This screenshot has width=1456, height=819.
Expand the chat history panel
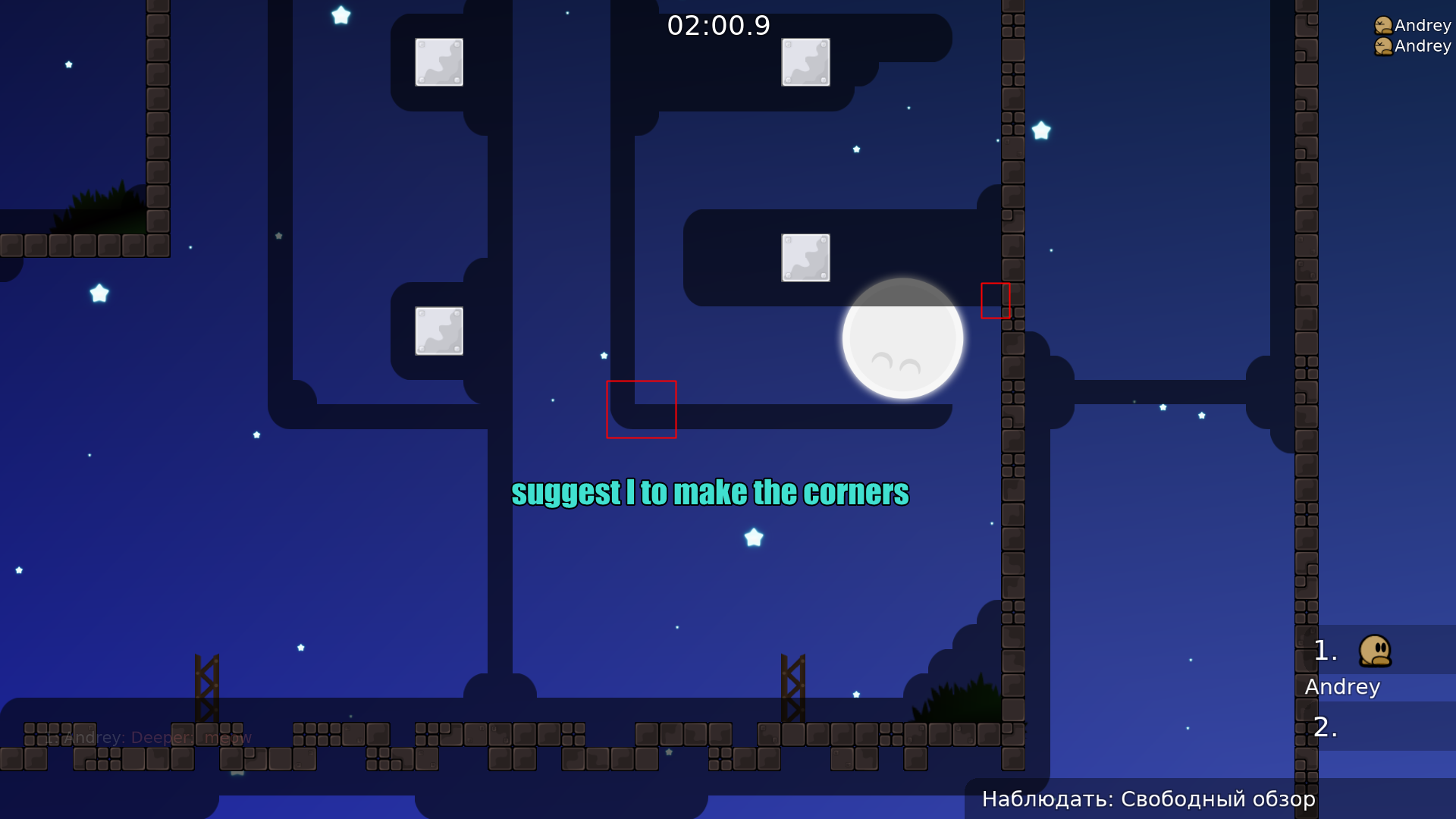[x=148, y=736]
